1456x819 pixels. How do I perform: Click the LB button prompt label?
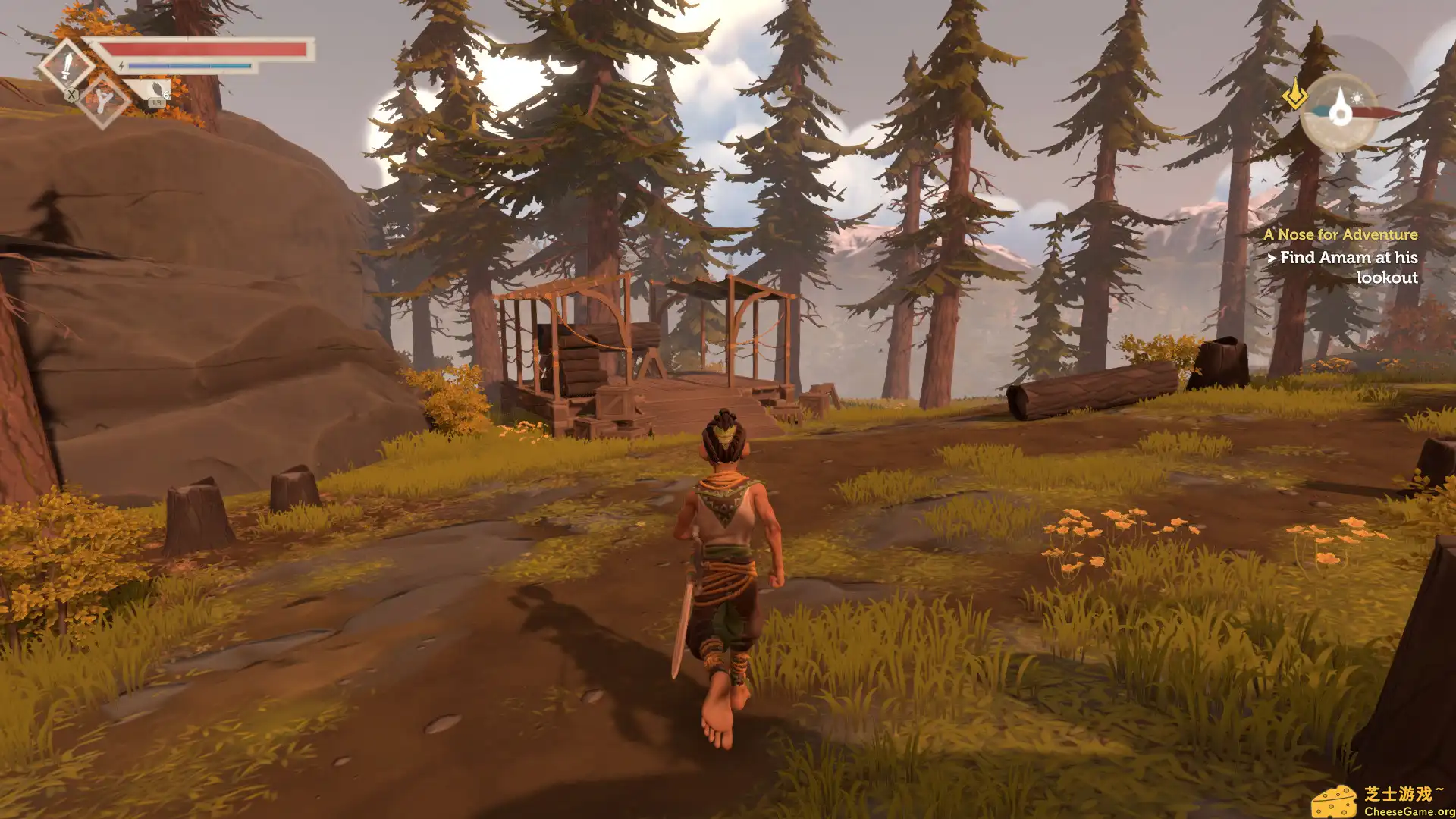click(156, 103)
